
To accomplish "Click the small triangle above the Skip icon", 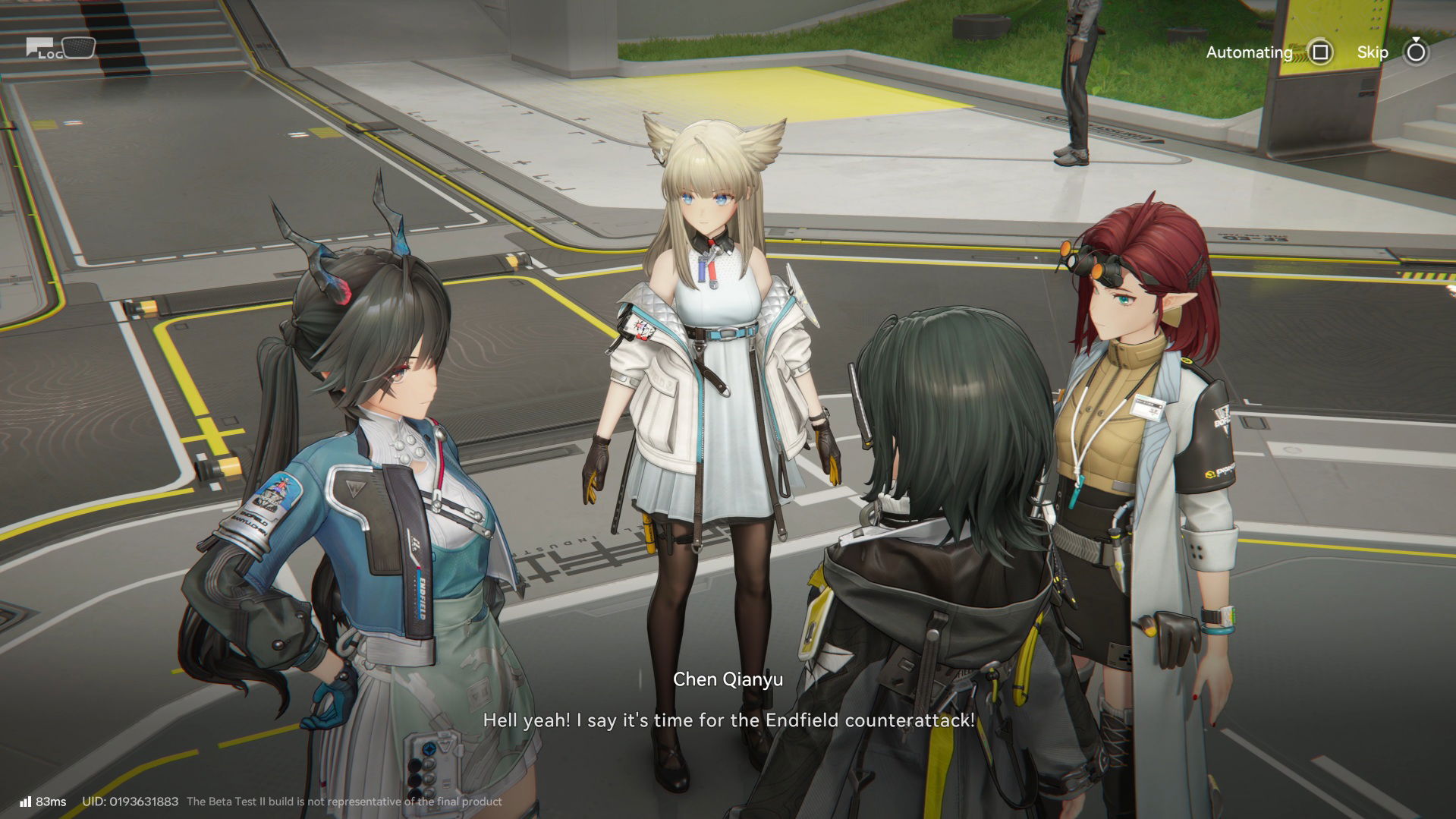I will click(1414, 38).
